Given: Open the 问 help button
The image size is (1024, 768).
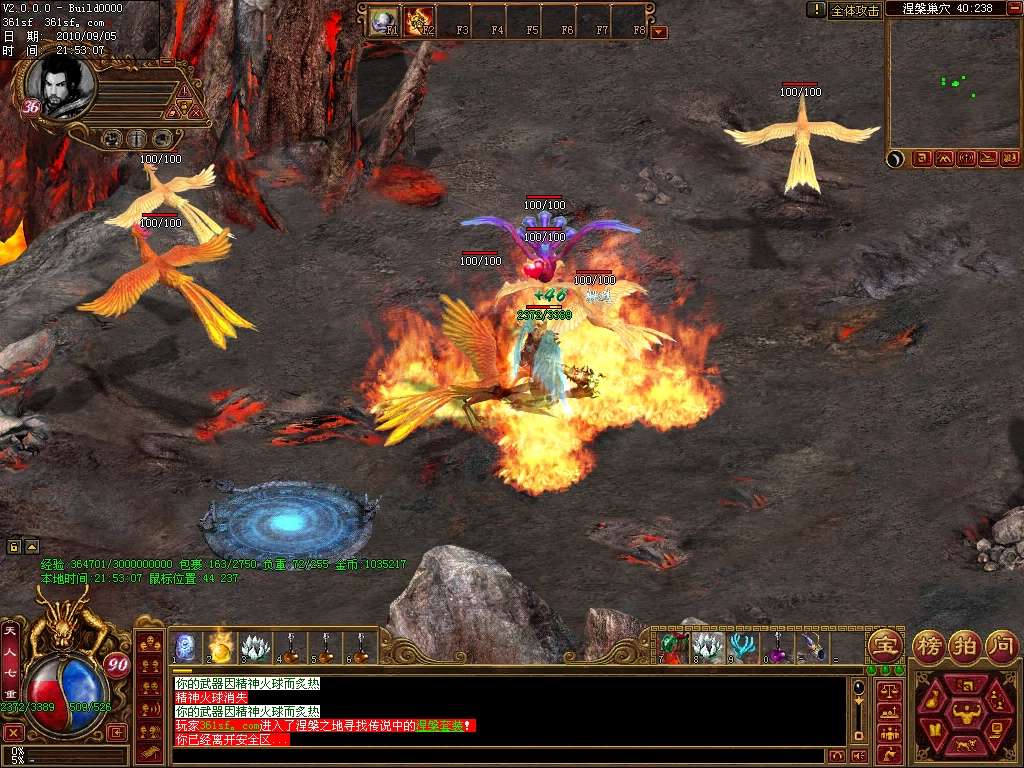Looking at the screenshot, I should (1001, 644).
